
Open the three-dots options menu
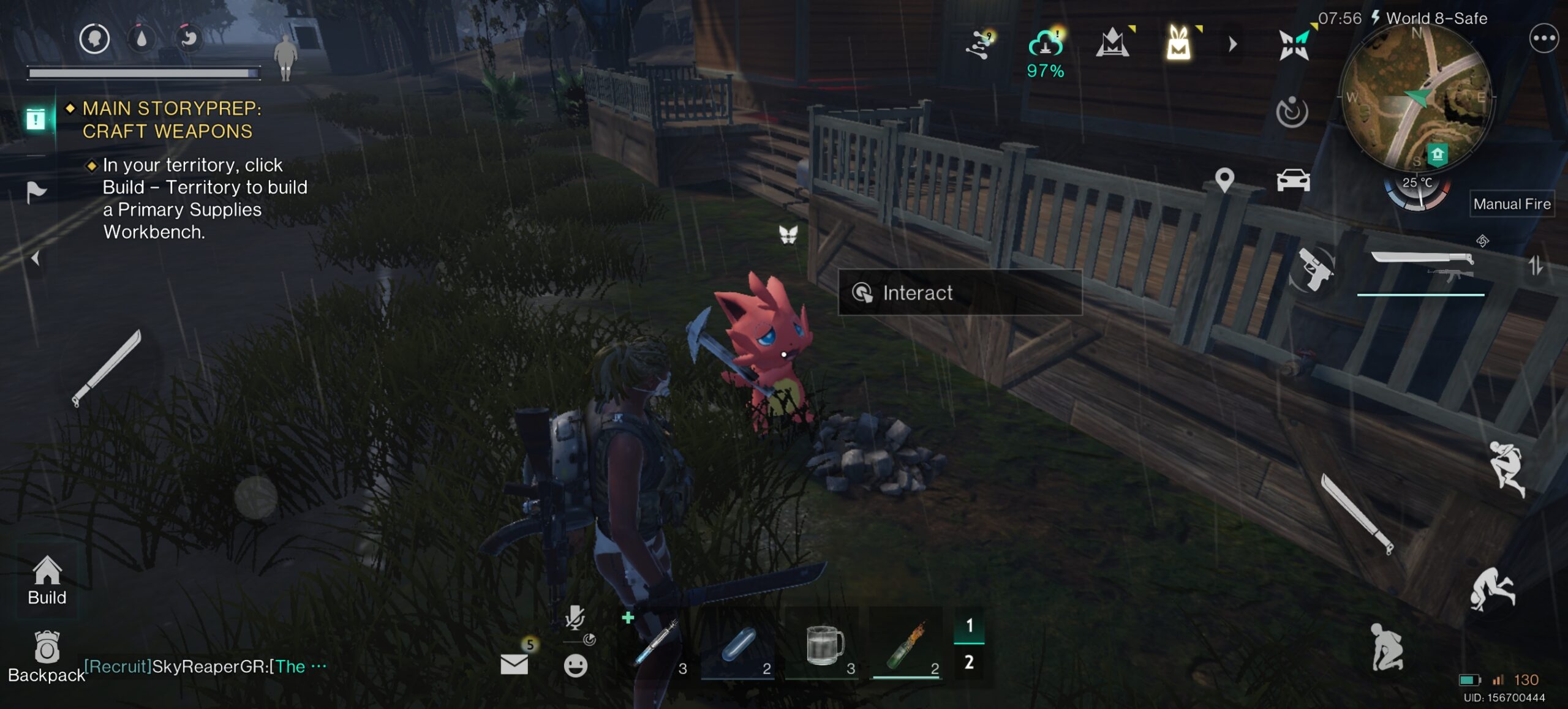coord(1543,39)
